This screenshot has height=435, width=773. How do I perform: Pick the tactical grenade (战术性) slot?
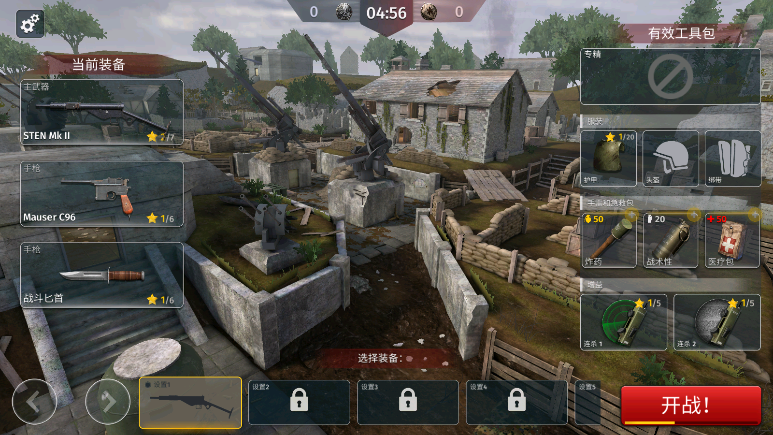[x=670, y=239]
